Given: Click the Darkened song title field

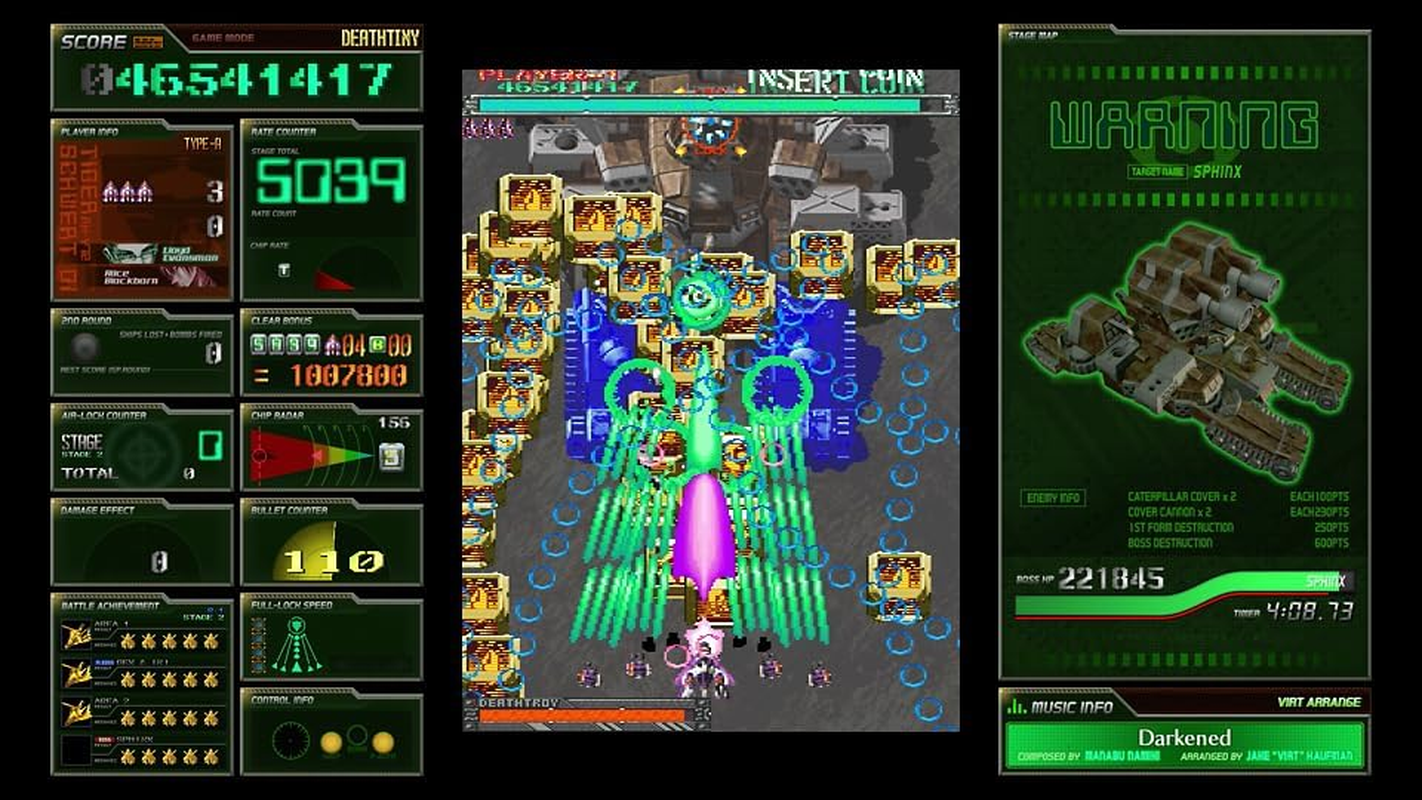Looking at the screenshot, I should 1186,737.
